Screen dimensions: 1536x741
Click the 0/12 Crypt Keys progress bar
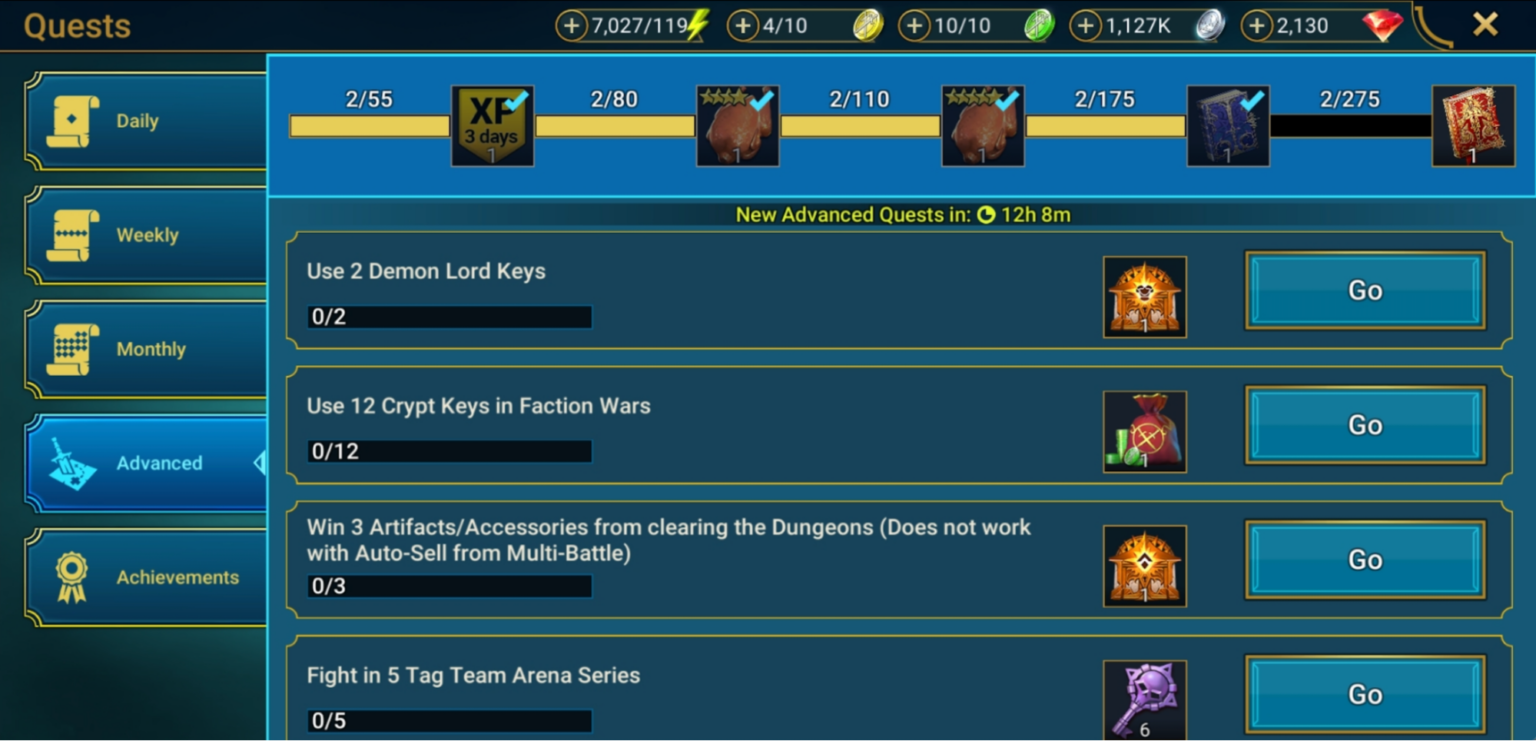449,451
